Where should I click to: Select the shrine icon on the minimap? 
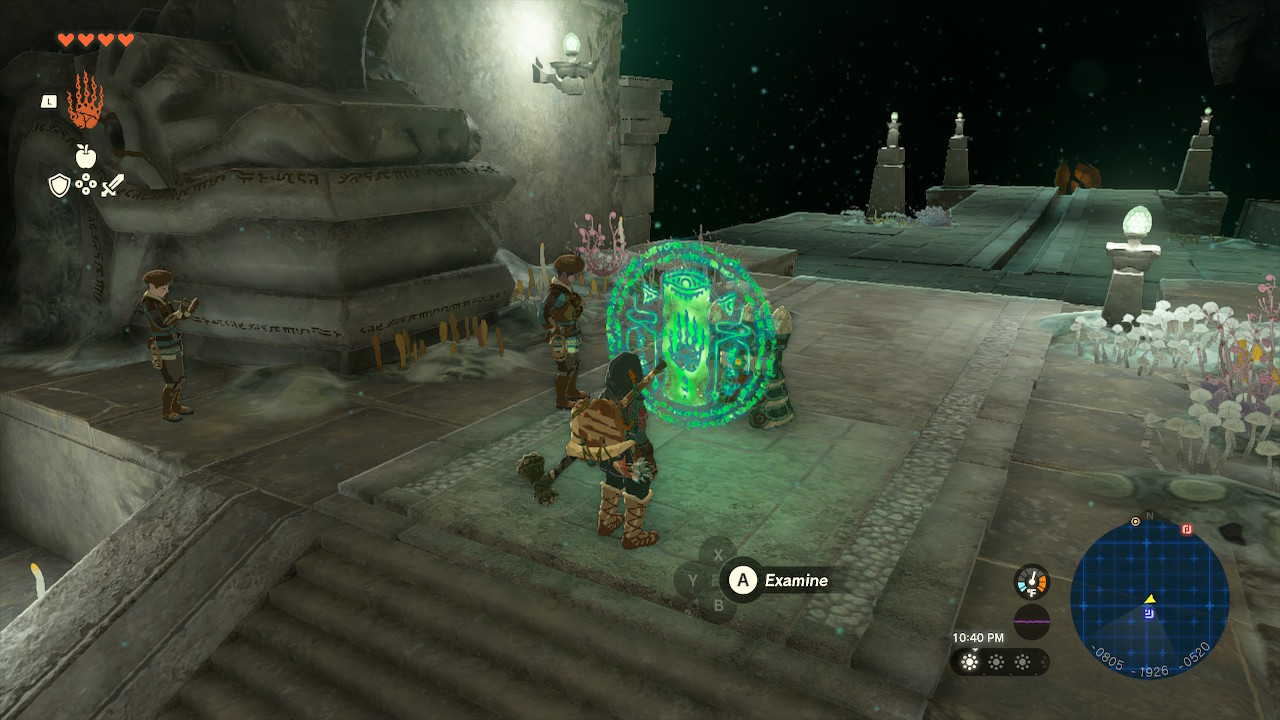click(x=1149, y=612)
